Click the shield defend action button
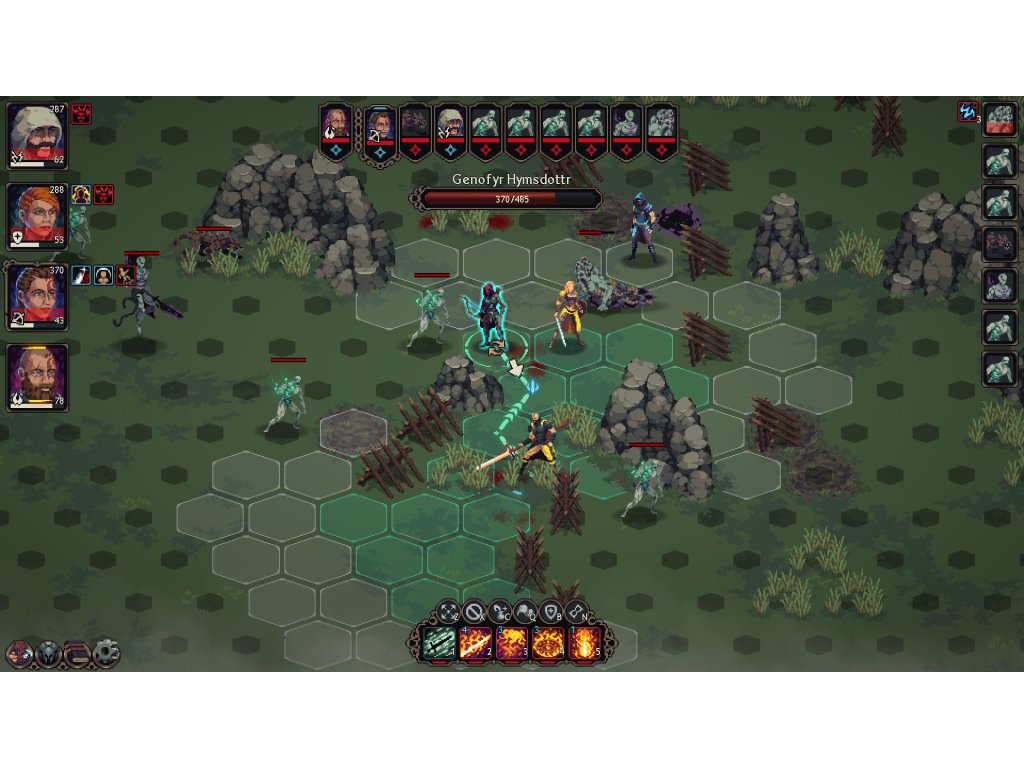The width and height of the screenshot is (1024, 768). click(x=550, y=610)
